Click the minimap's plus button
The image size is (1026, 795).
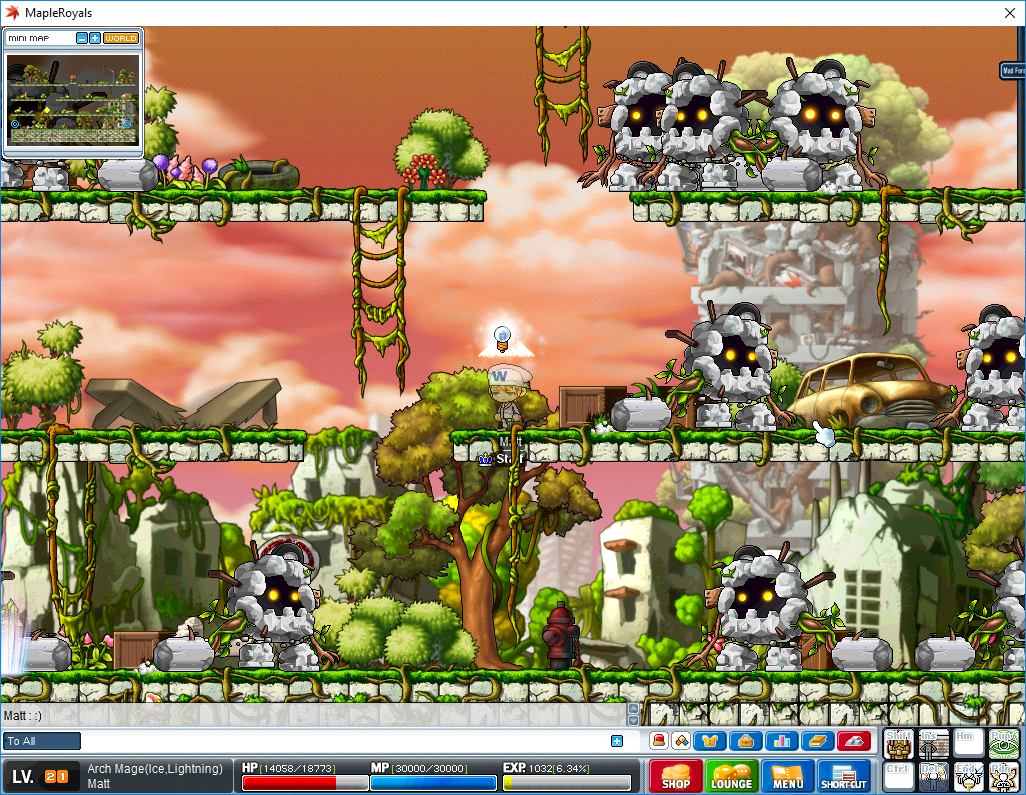95,38
